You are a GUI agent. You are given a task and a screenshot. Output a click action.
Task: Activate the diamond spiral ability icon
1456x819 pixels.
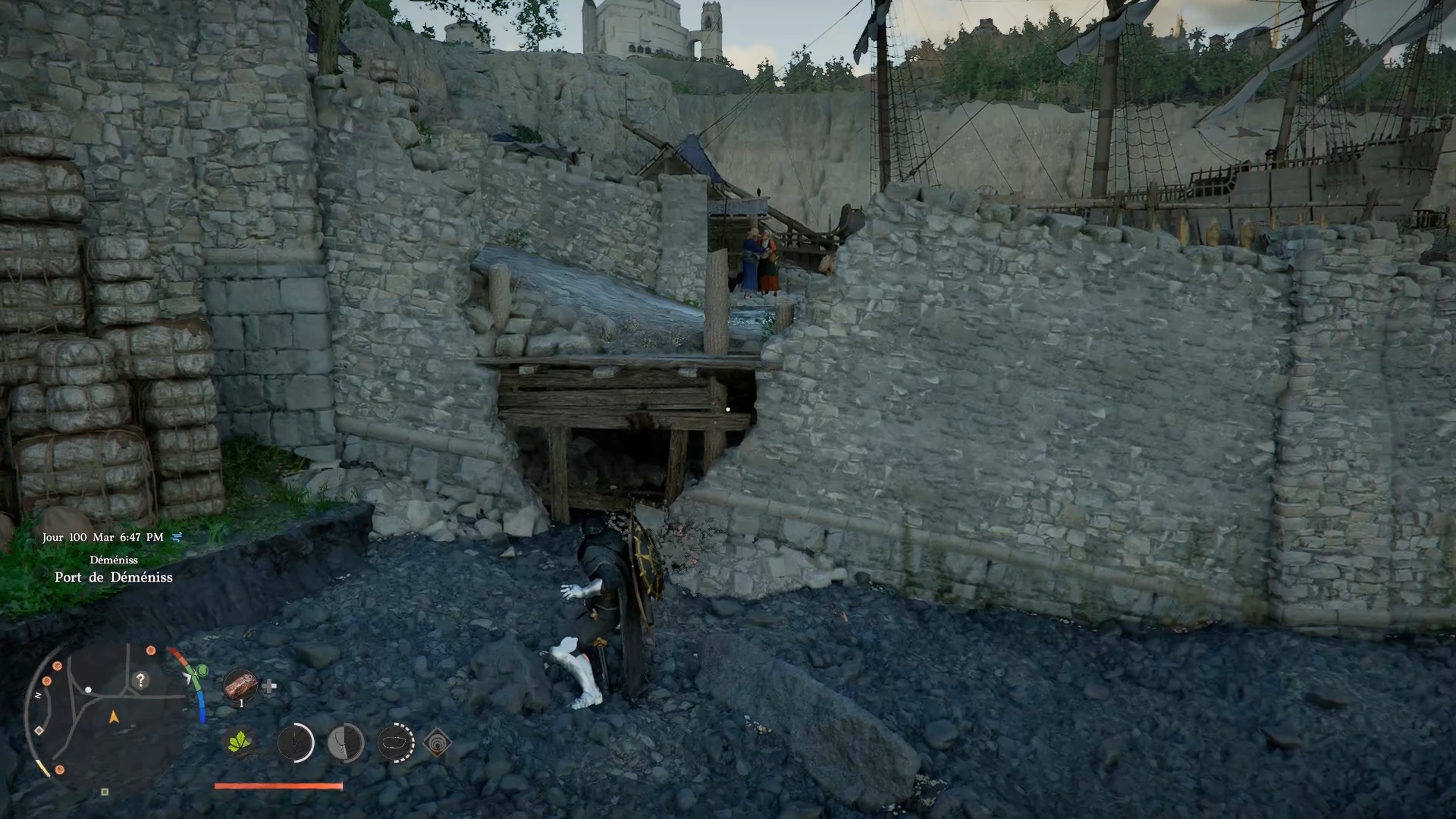pos(437,743)
